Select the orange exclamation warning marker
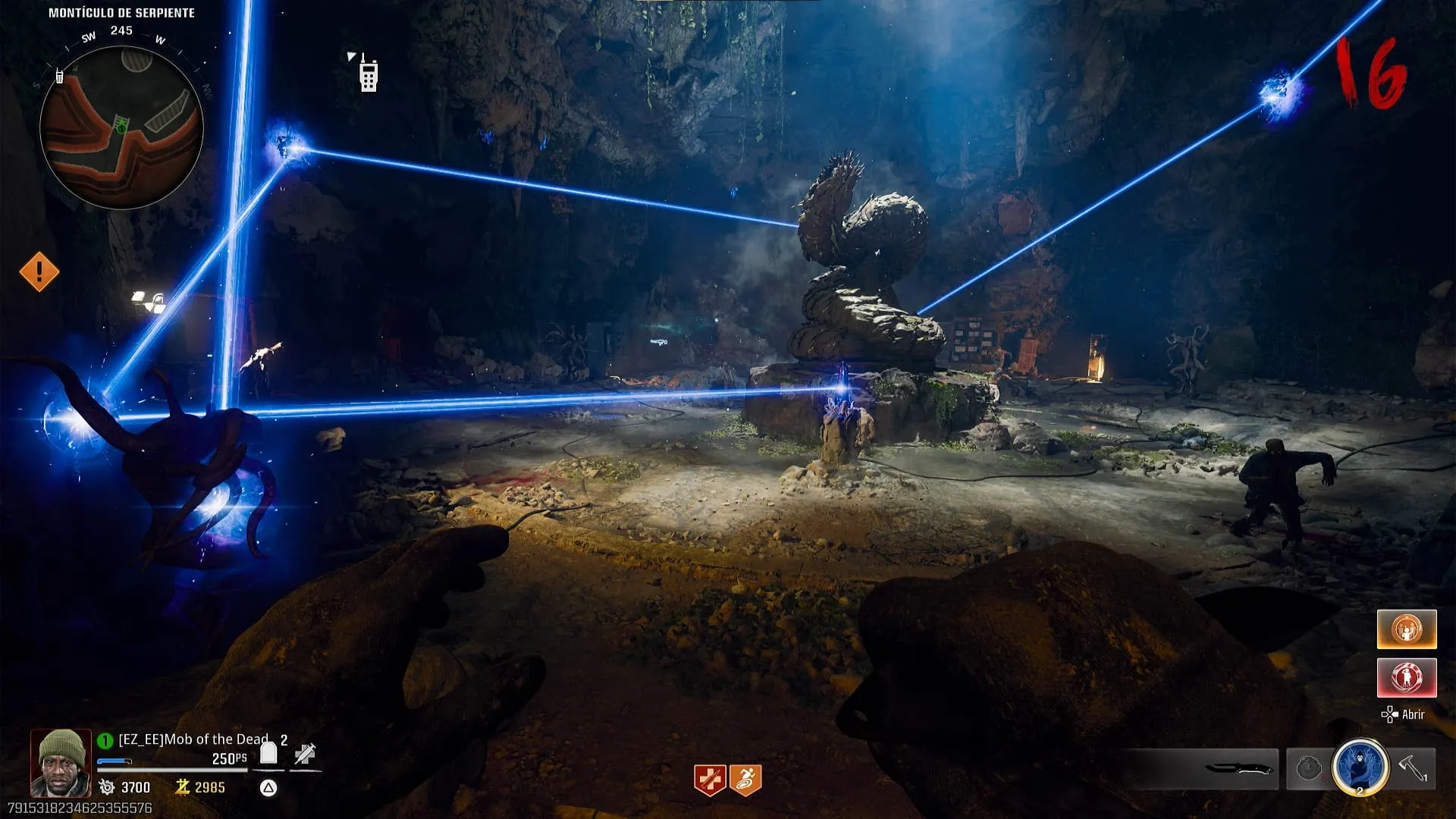1456x819 pixels. click(39, 271)
